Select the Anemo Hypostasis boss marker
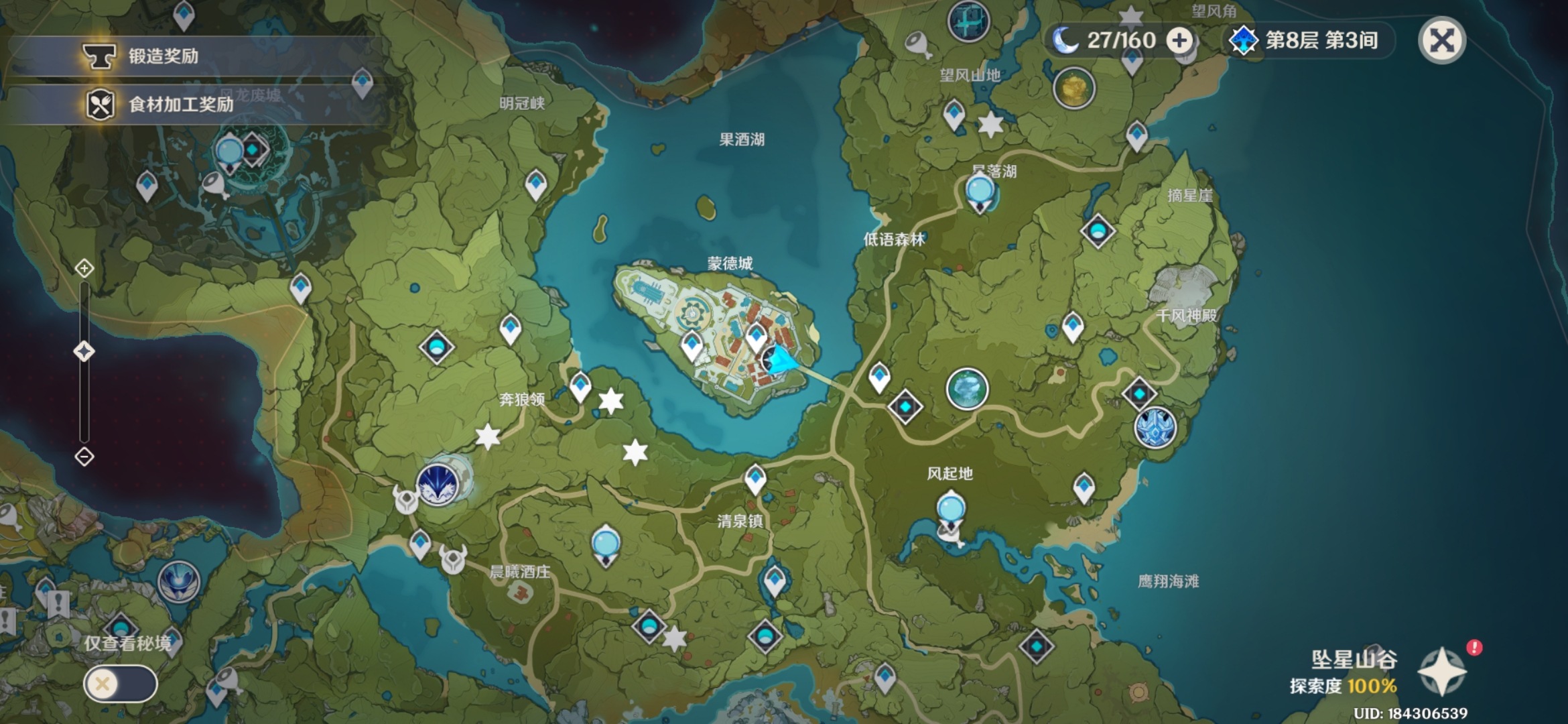This screenshot has width=1568, height=724. 966,388
